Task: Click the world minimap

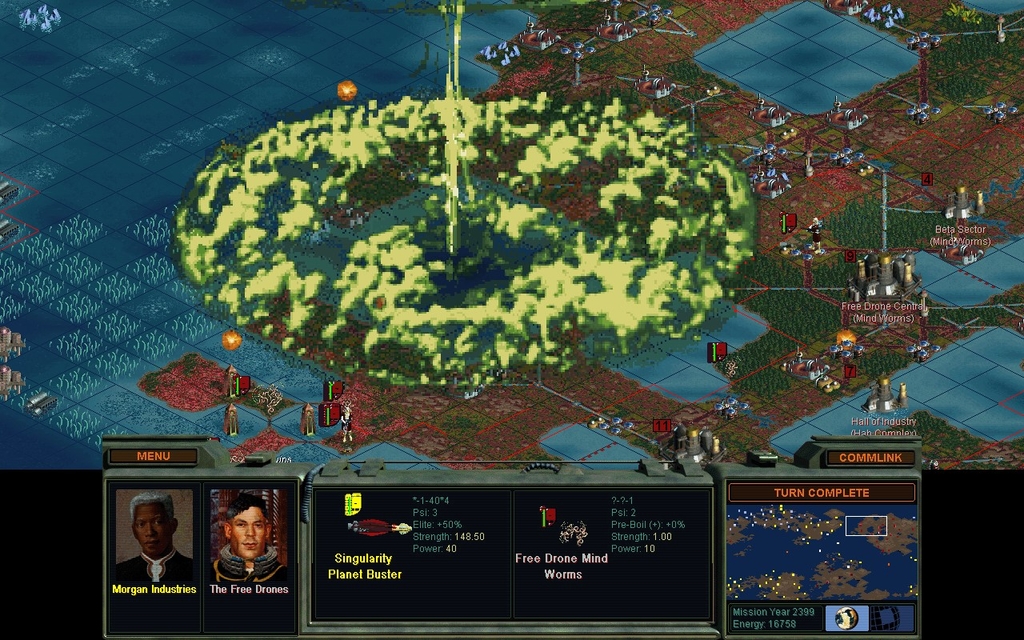Action: click(x=821, y=552)
